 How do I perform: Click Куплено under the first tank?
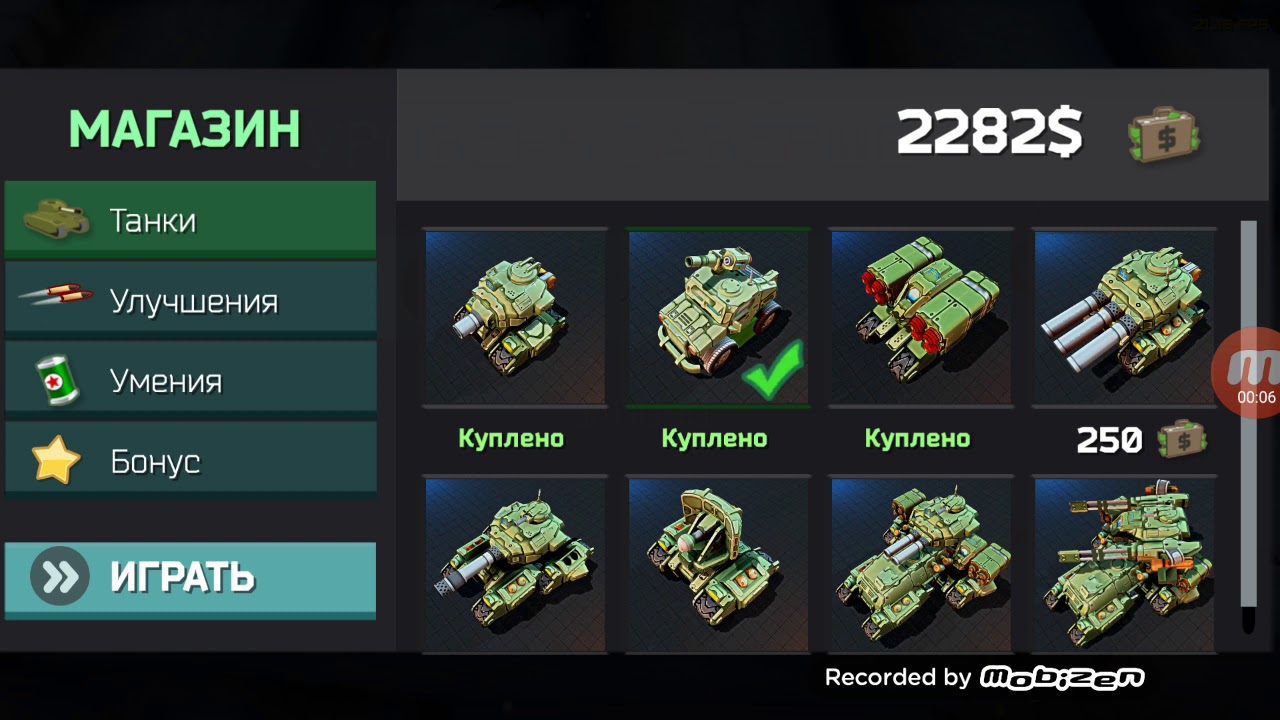coord(512,438)
